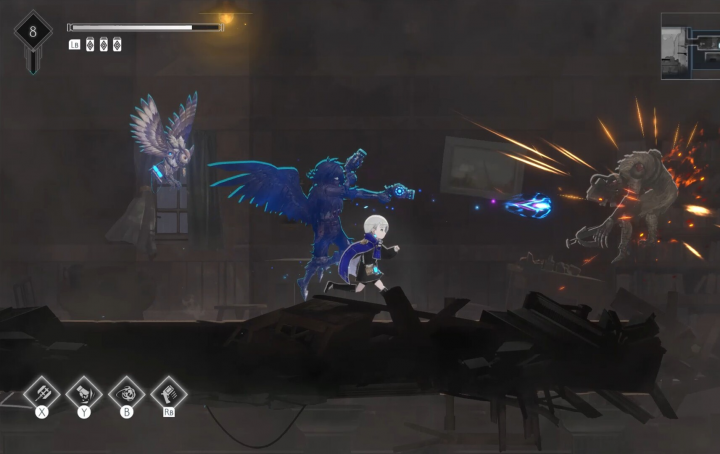Open the minimap in the corner
Viewport: 720px width, 454px height.
689,47
